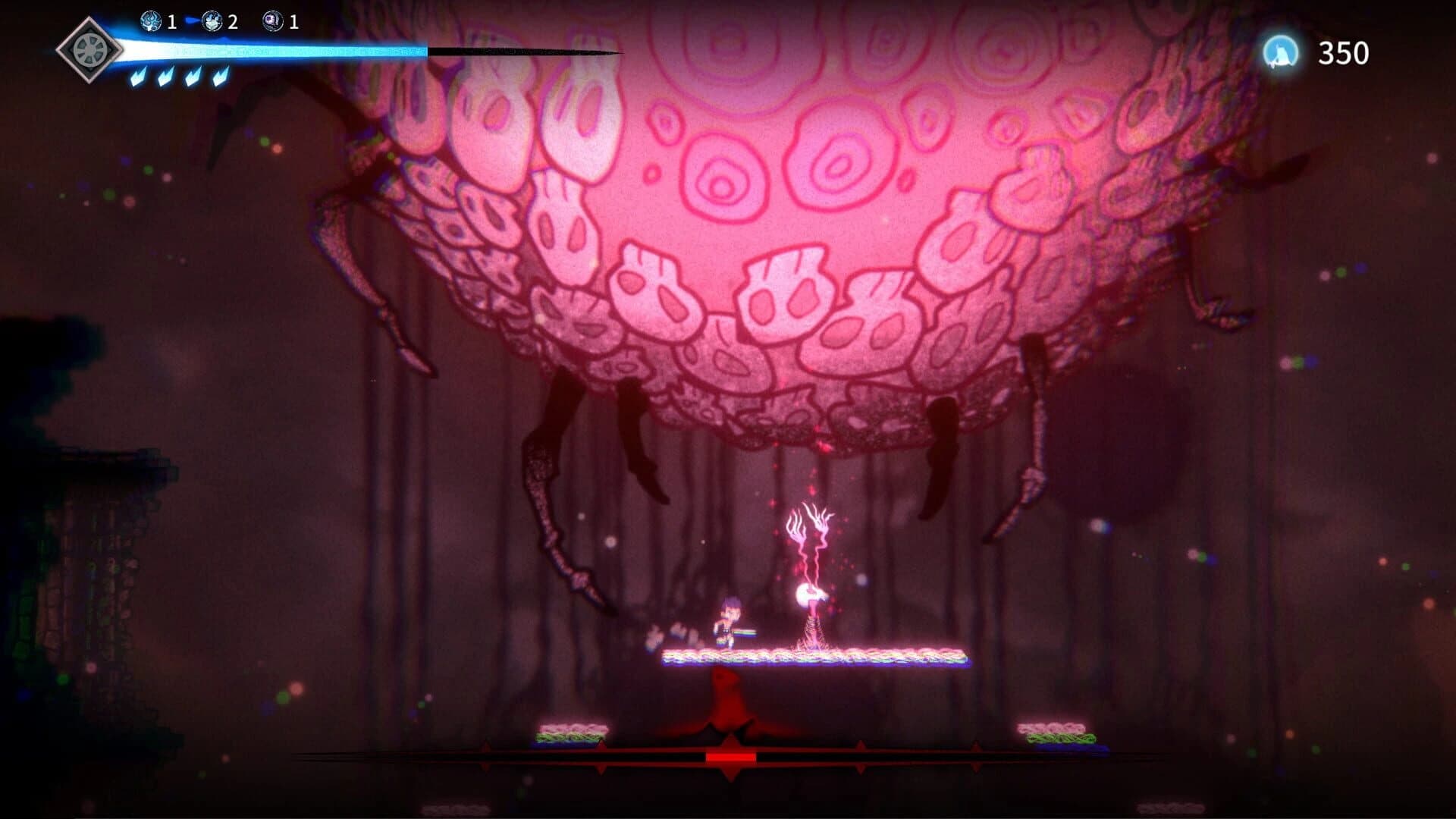Screen dimensions: 1456x819
Task: Select the first energy shard under the health bar
Action: tap(139, 78)
